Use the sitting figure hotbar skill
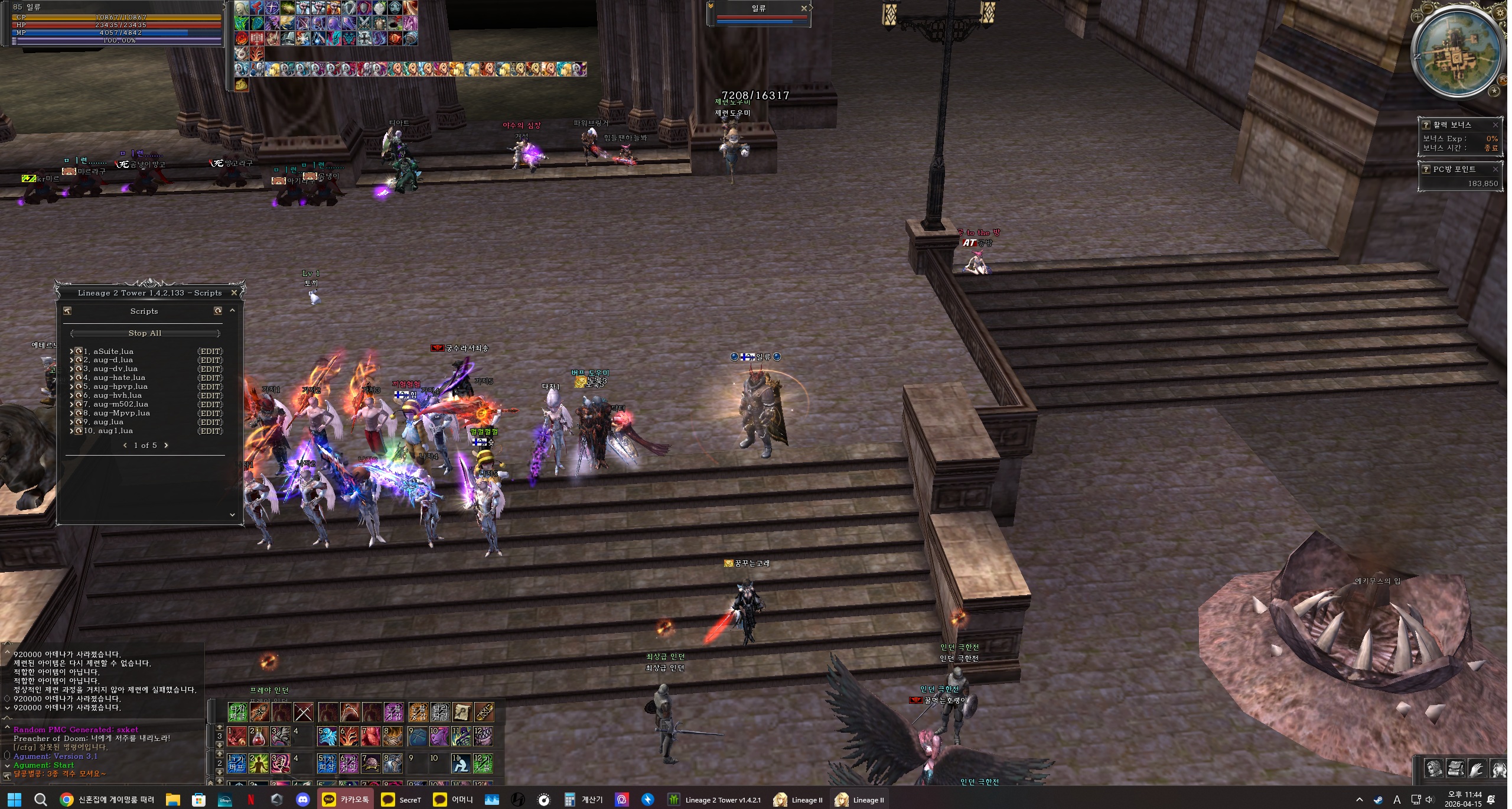The image size is (1512, 809). point(461,764)
